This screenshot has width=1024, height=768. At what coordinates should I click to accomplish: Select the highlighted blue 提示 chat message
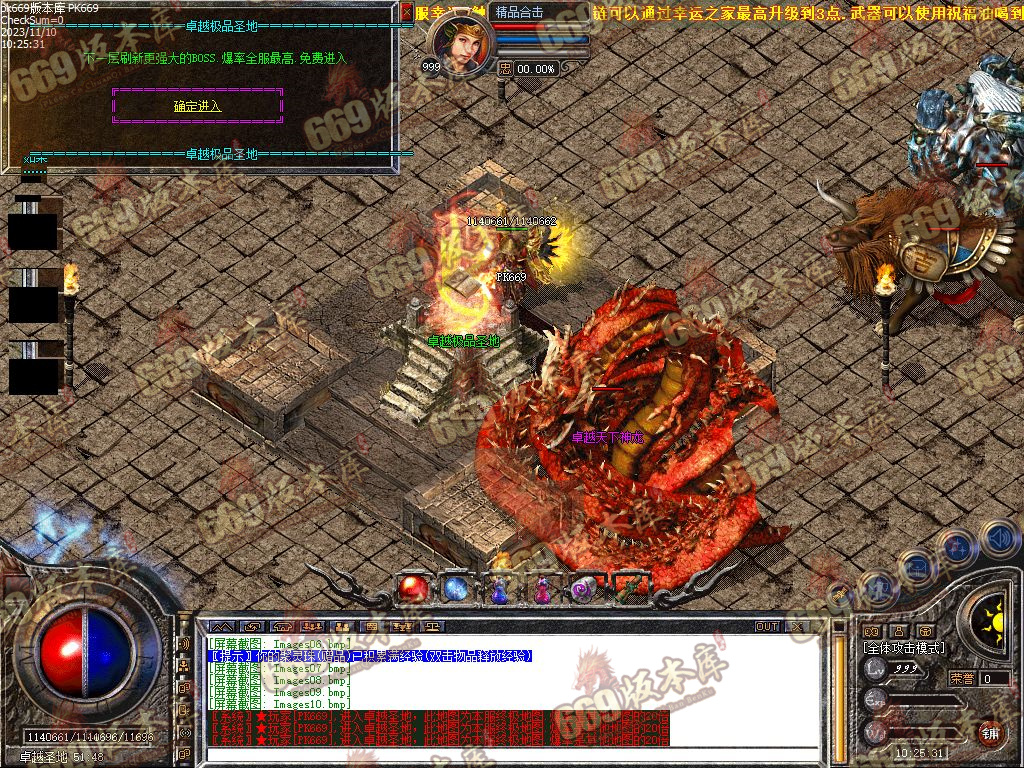[x=370, y=656]
